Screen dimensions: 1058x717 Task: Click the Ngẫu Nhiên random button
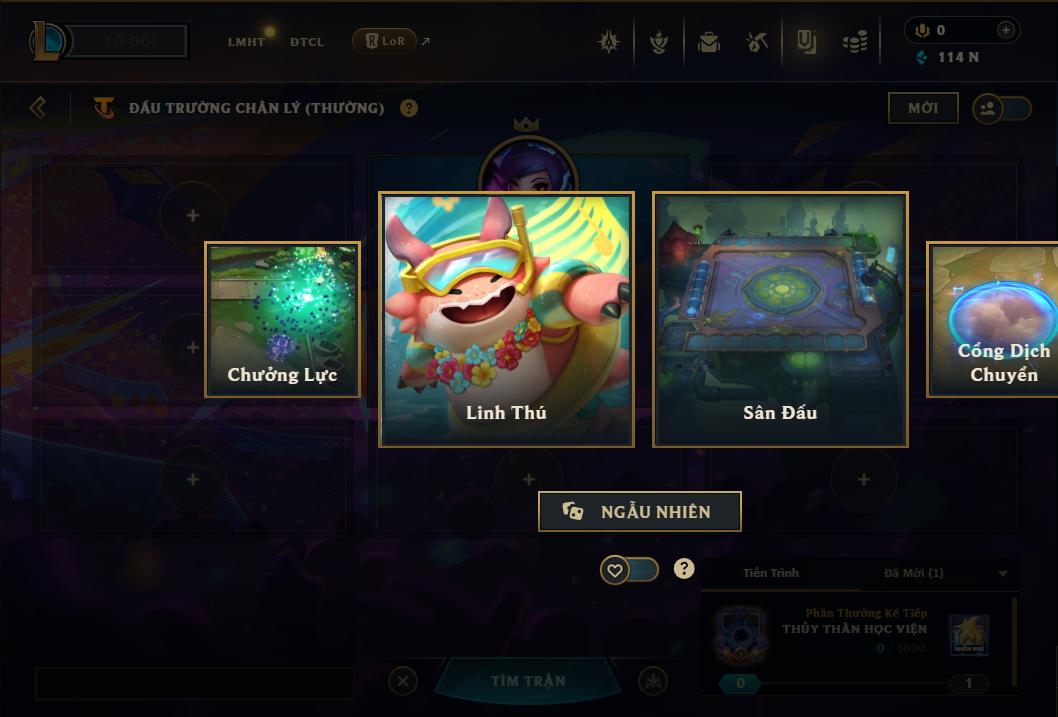point(640,511)
